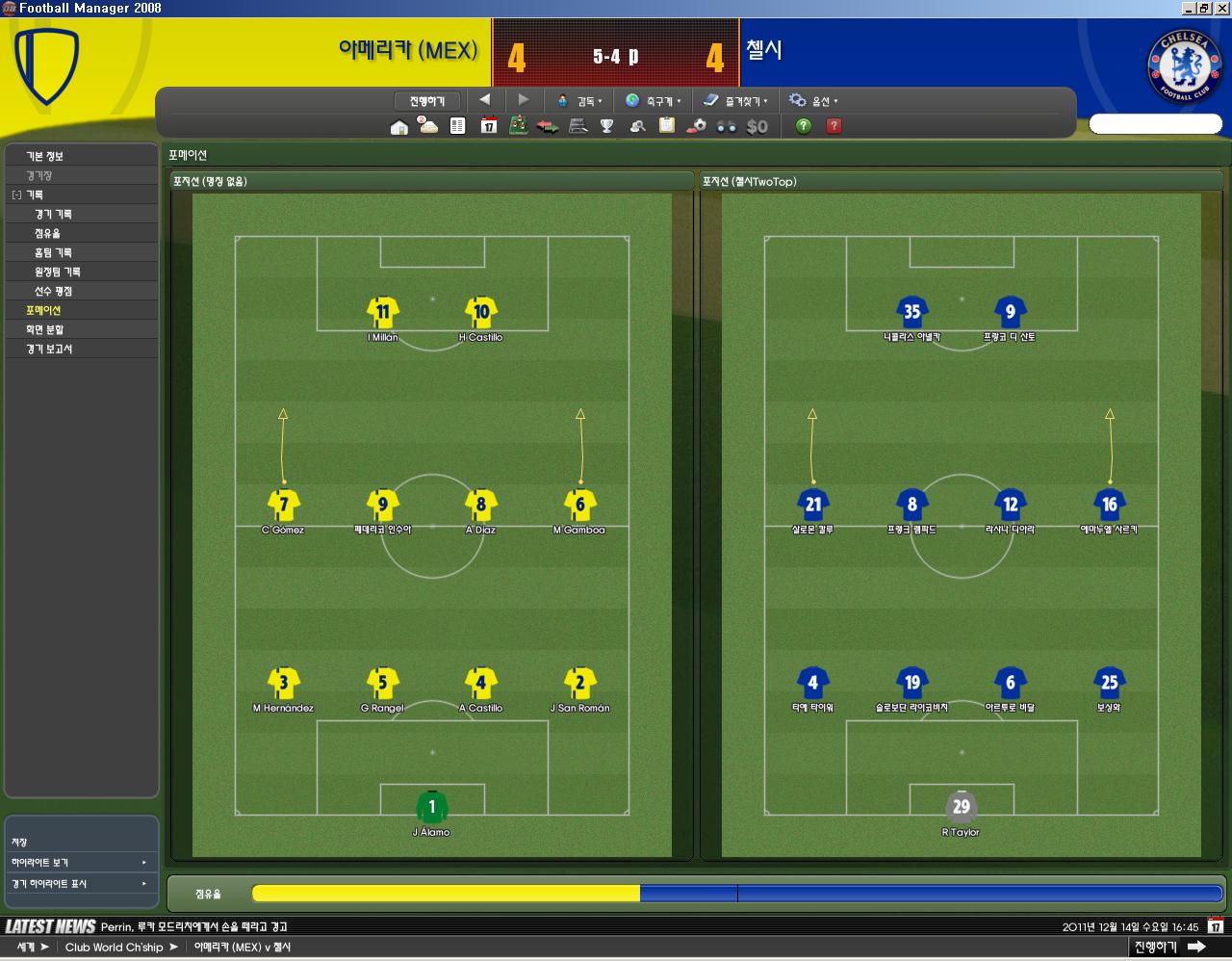1232x961 pixels.
Task: Open 점유율 under the 기록 section
Action: [47, 233]
